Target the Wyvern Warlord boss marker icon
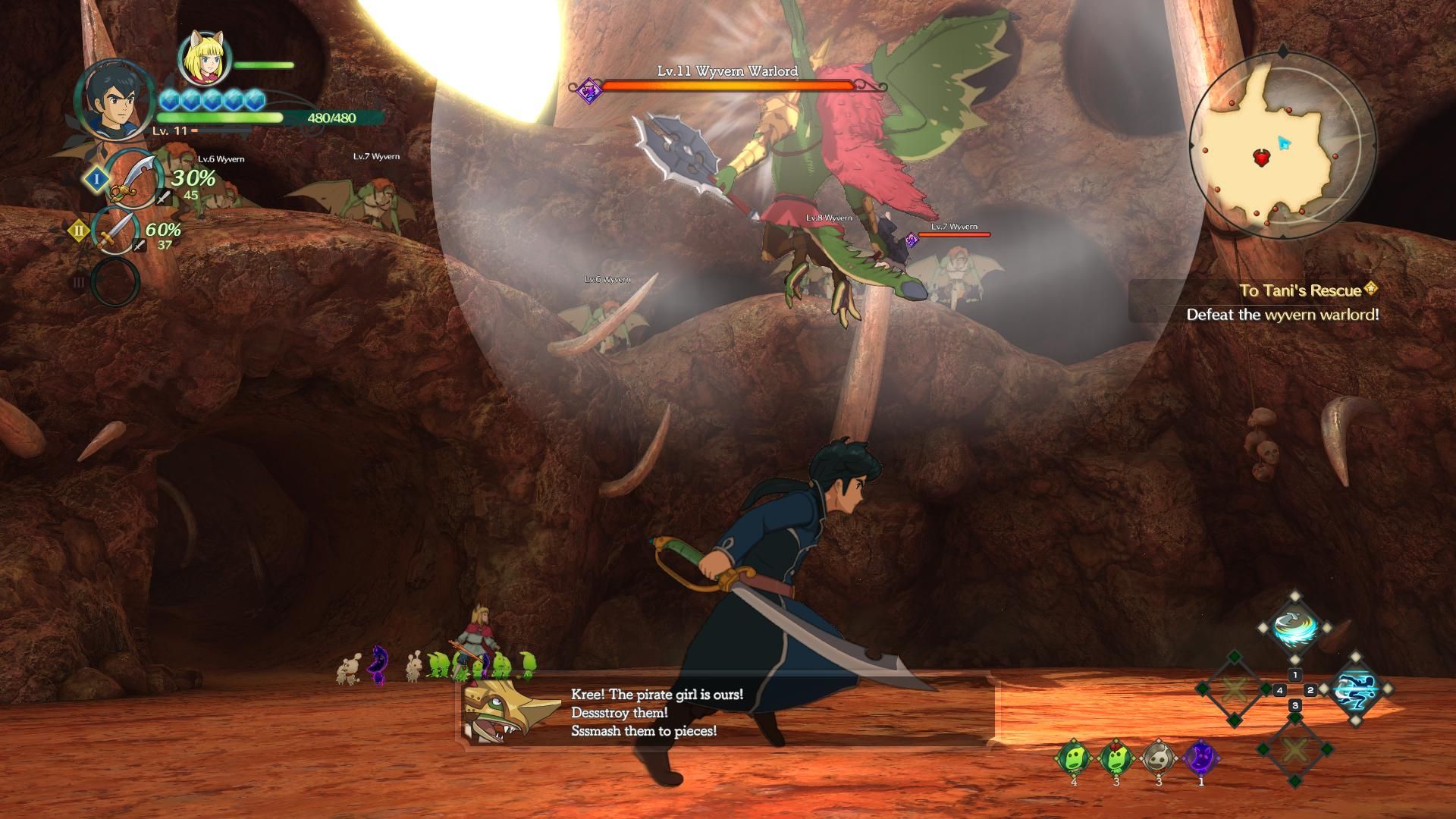Image resolution: width=1456 pixels, height=819 pixels. 588,92
